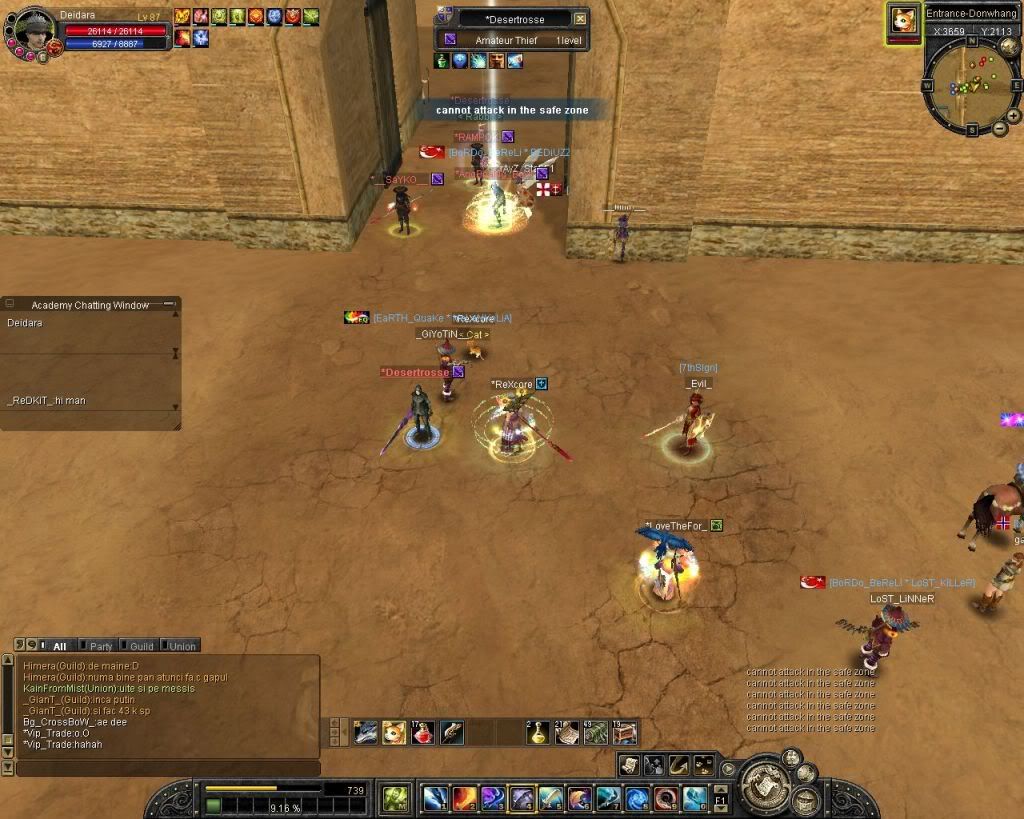1024x819 pixels.
Task: Activate the fire skill in slot 2
Action: (x=464, y=798)
